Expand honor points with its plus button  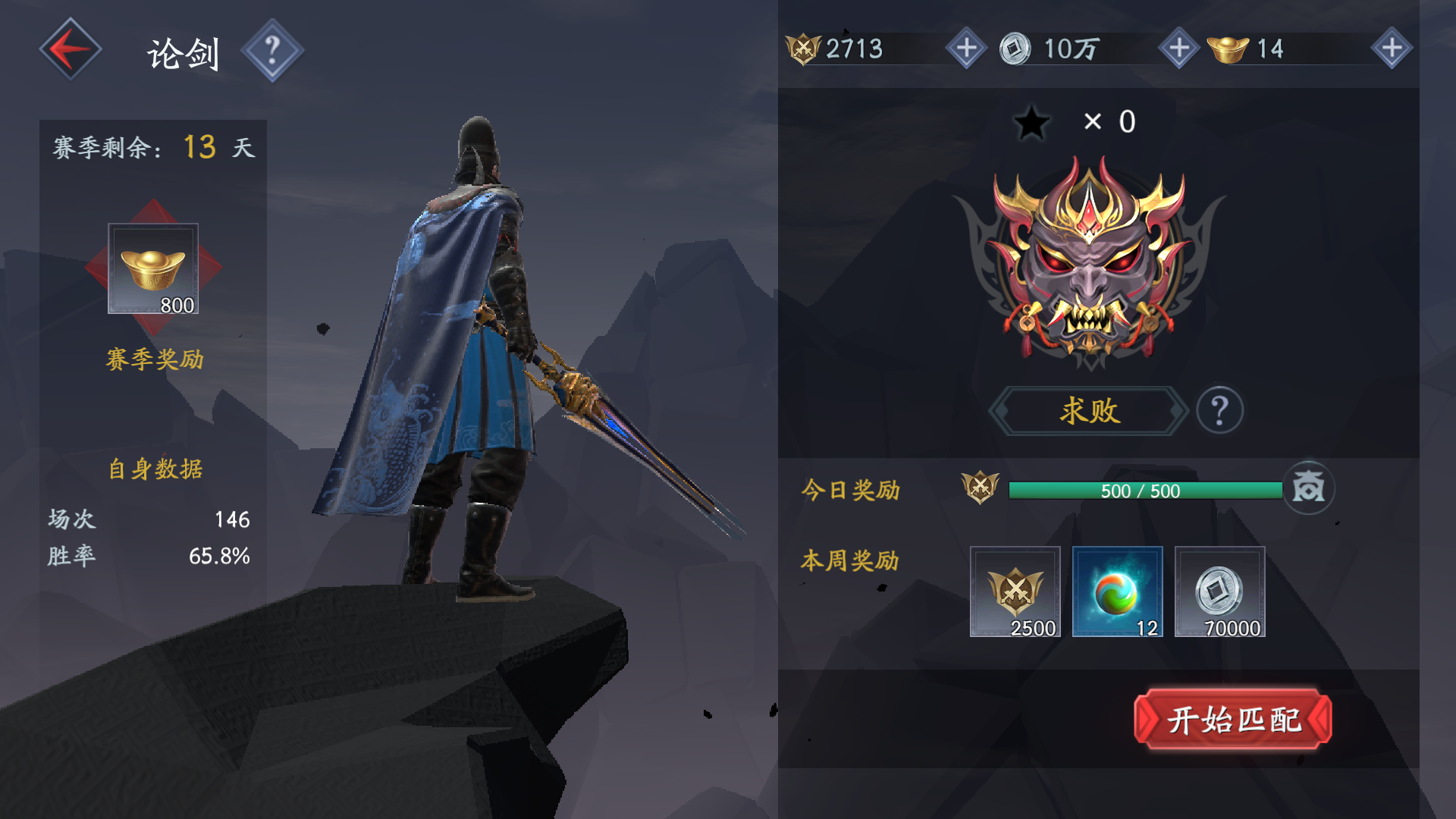pos(965,48)
